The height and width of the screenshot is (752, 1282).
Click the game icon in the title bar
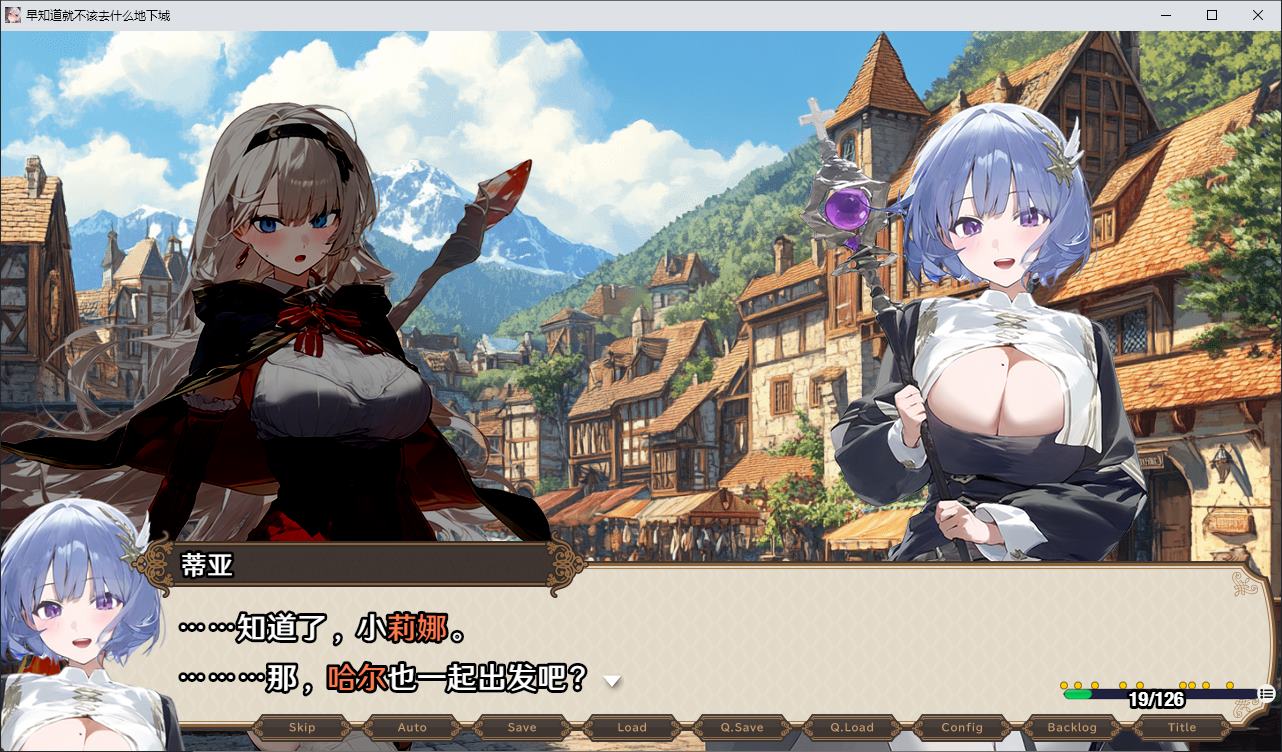point(12,15)
